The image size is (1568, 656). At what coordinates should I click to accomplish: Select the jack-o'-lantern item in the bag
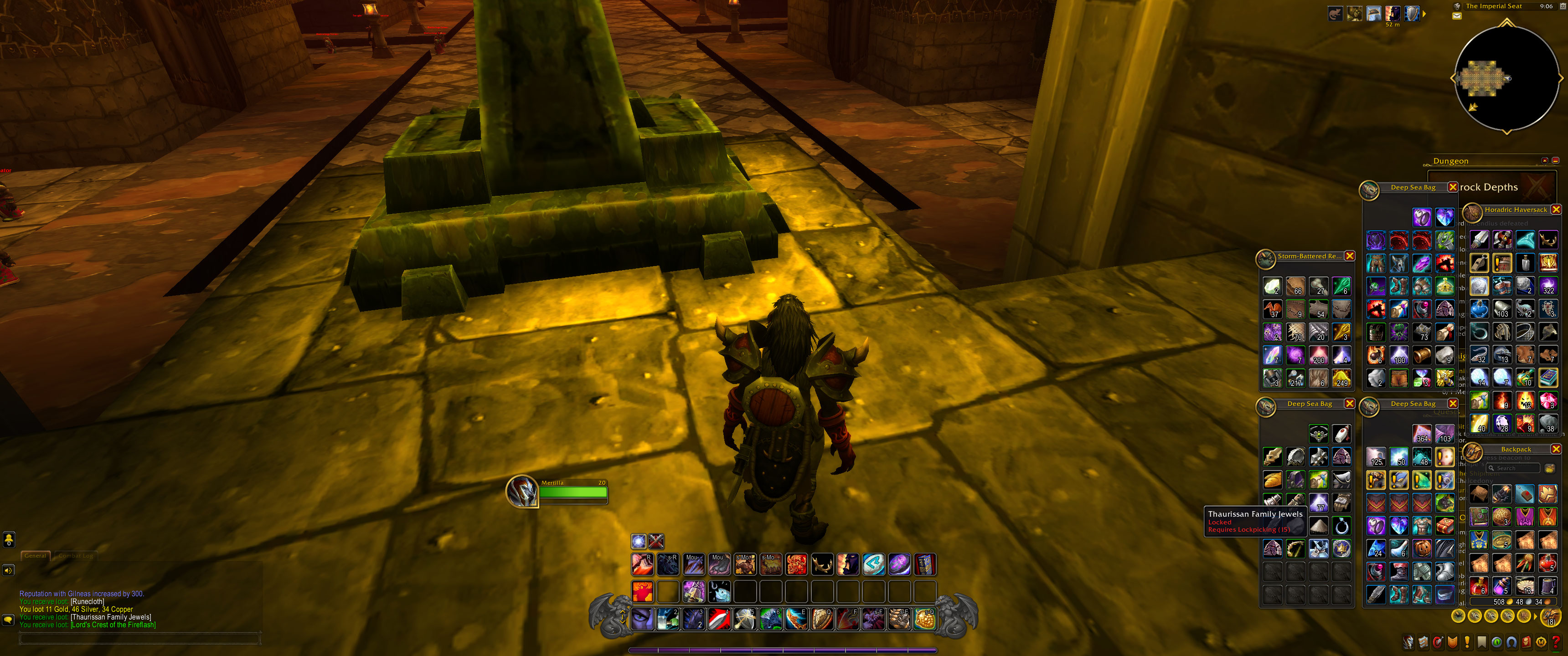1422,548
